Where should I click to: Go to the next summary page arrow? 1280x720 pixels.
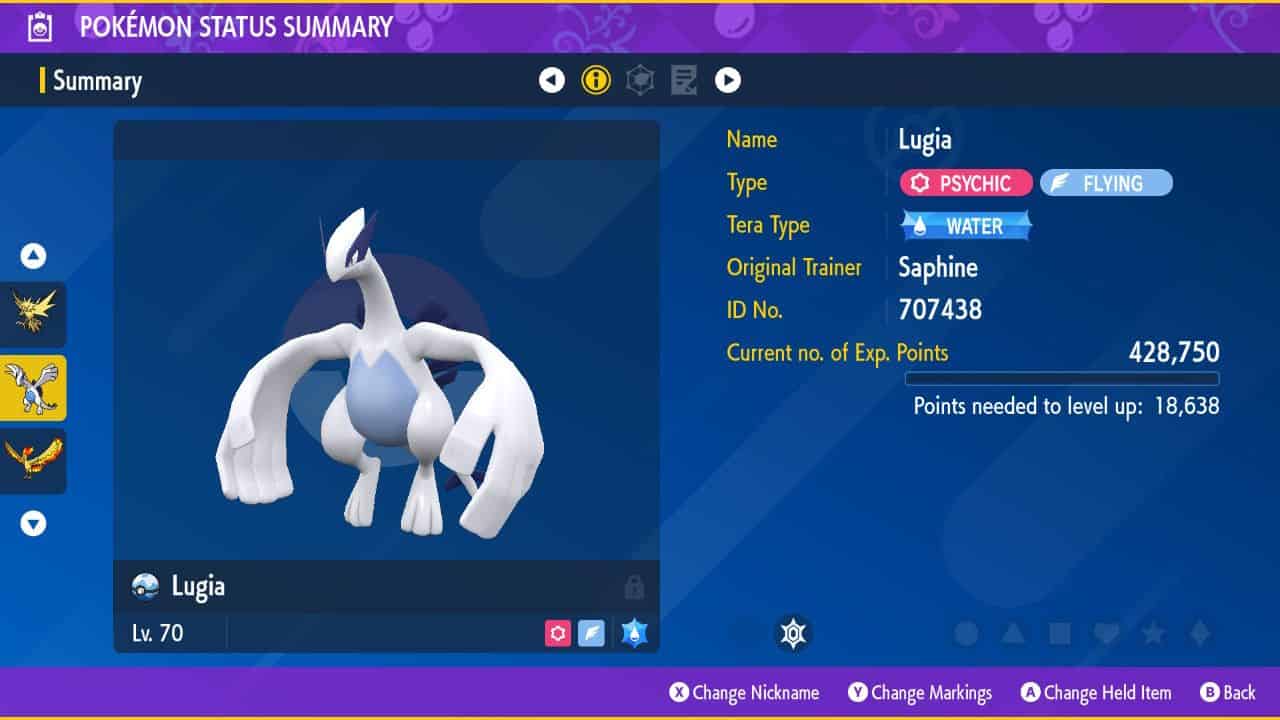tap(728, 81)
